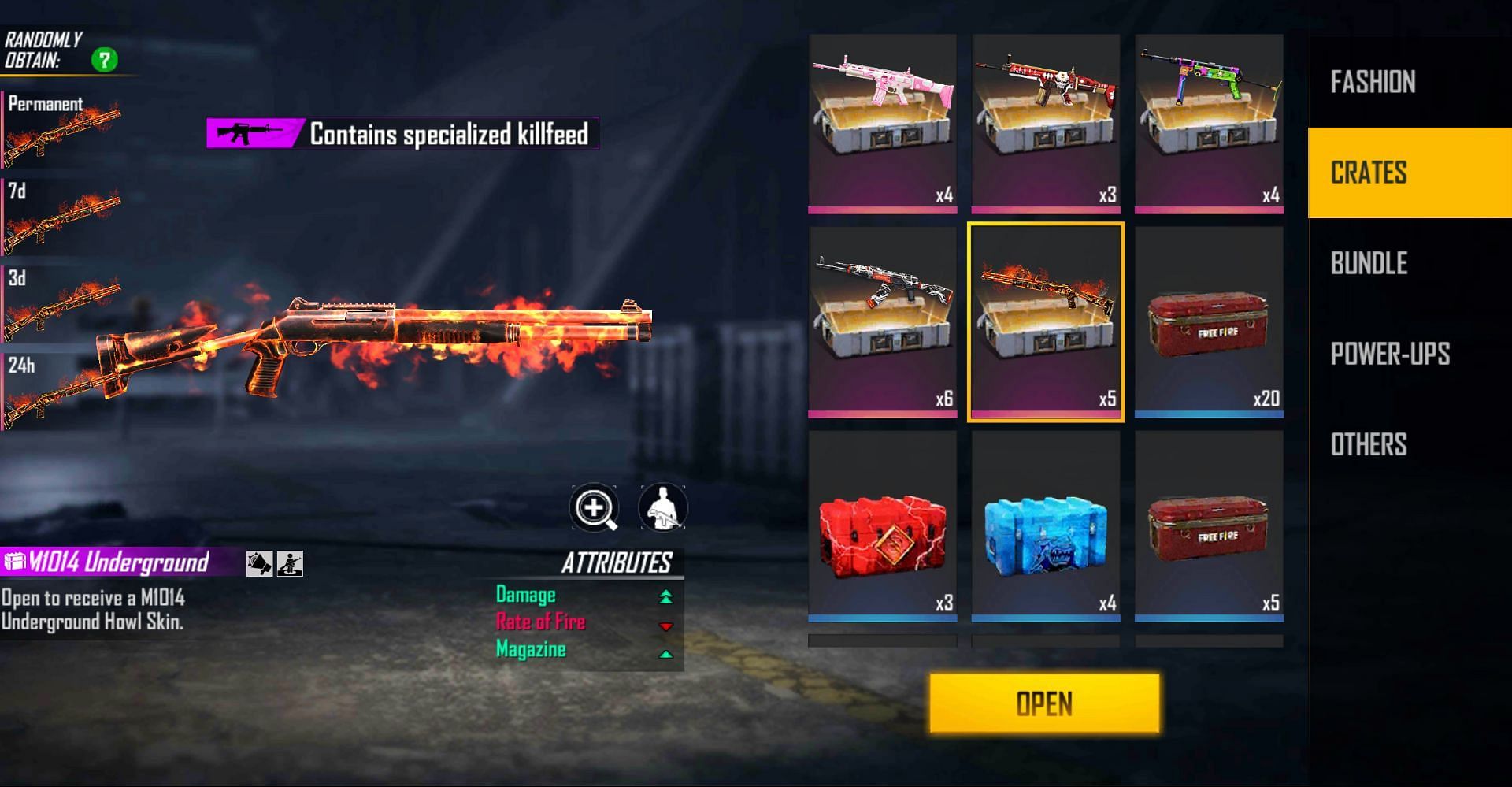Click the magnifying glass zoom icon
This screenshot has width=1512, height=787.
pos(594,507)
